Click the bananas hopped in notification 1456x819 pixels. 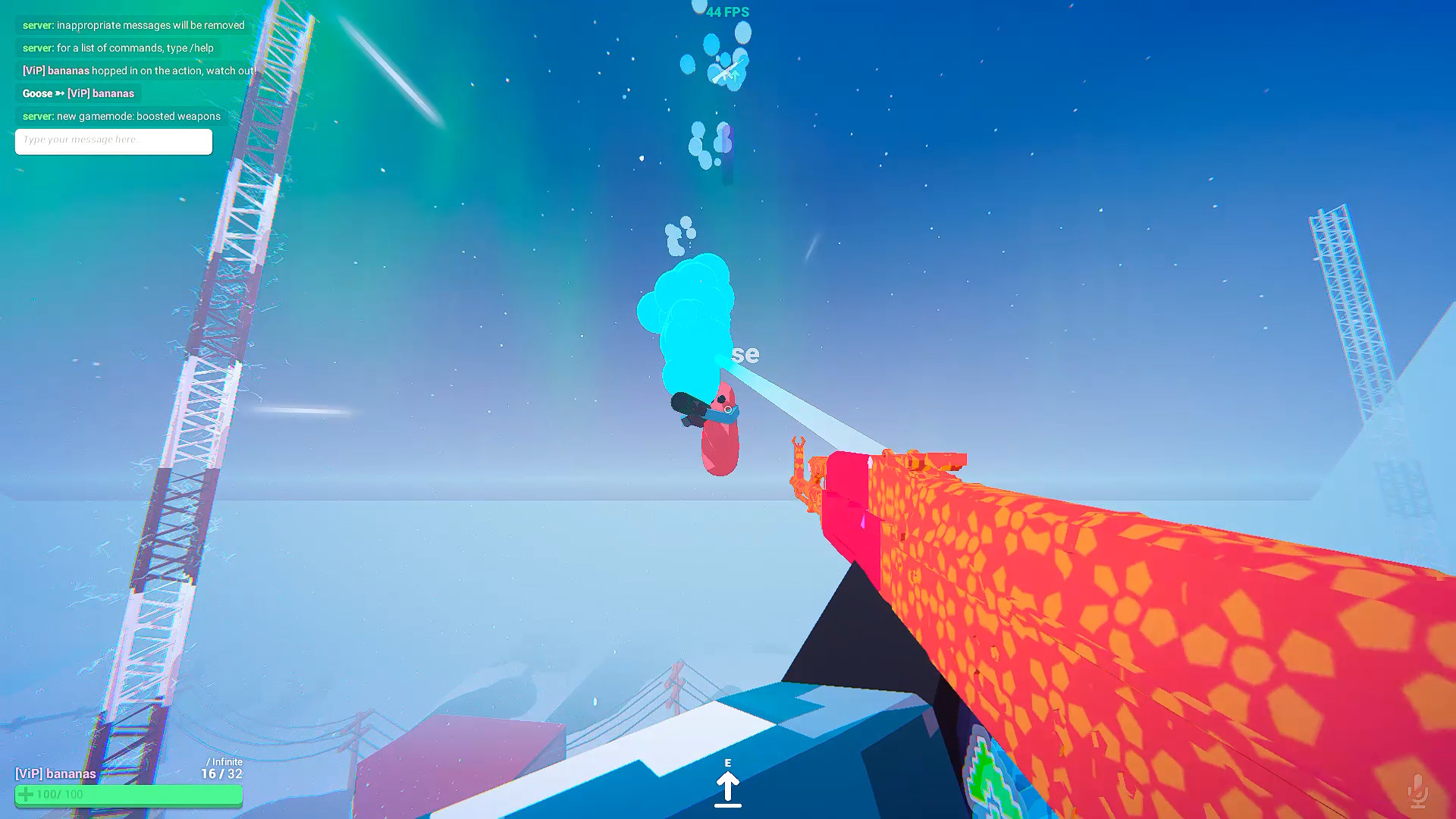137,71
